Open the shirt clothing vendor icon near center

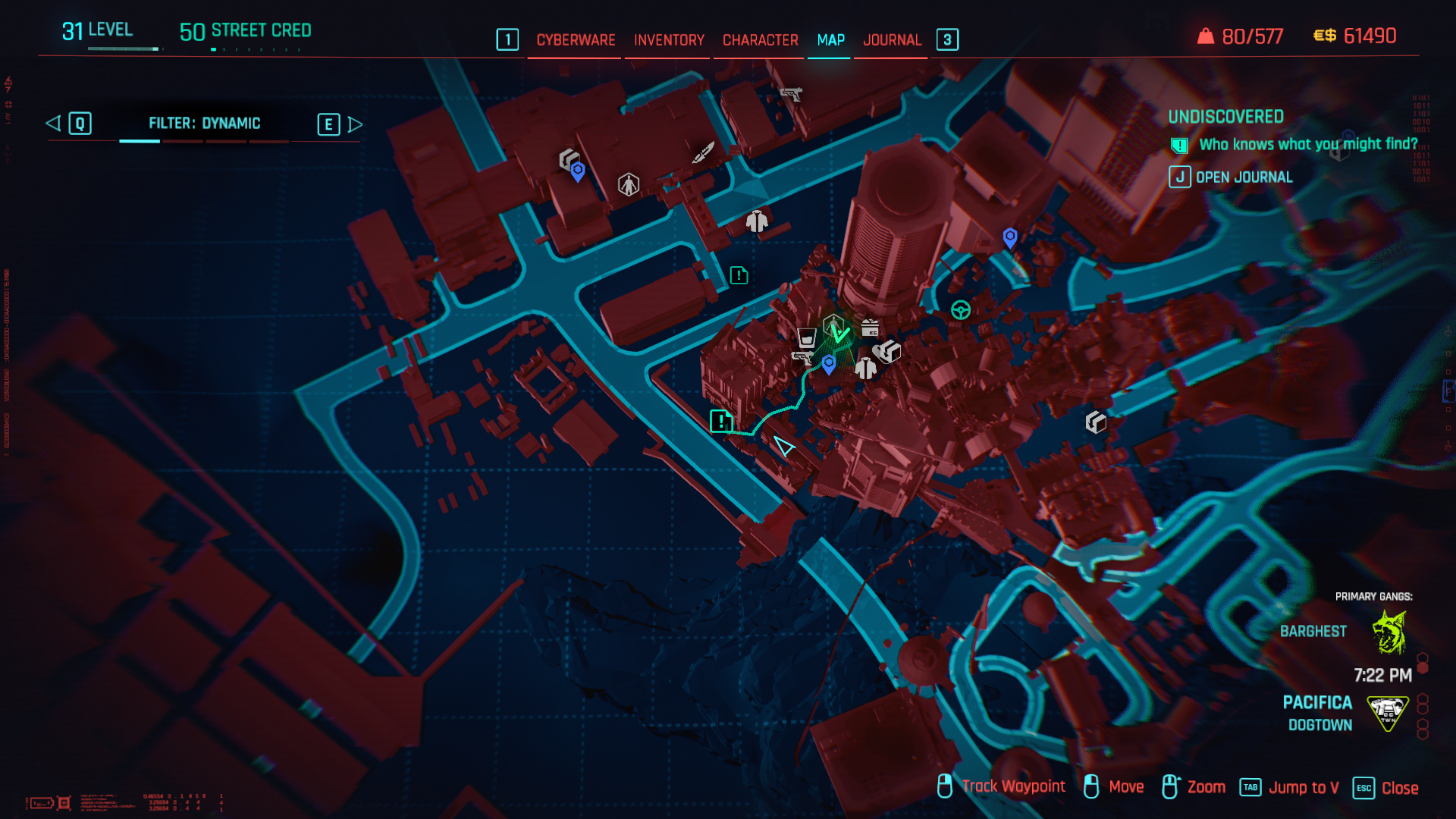866,370
